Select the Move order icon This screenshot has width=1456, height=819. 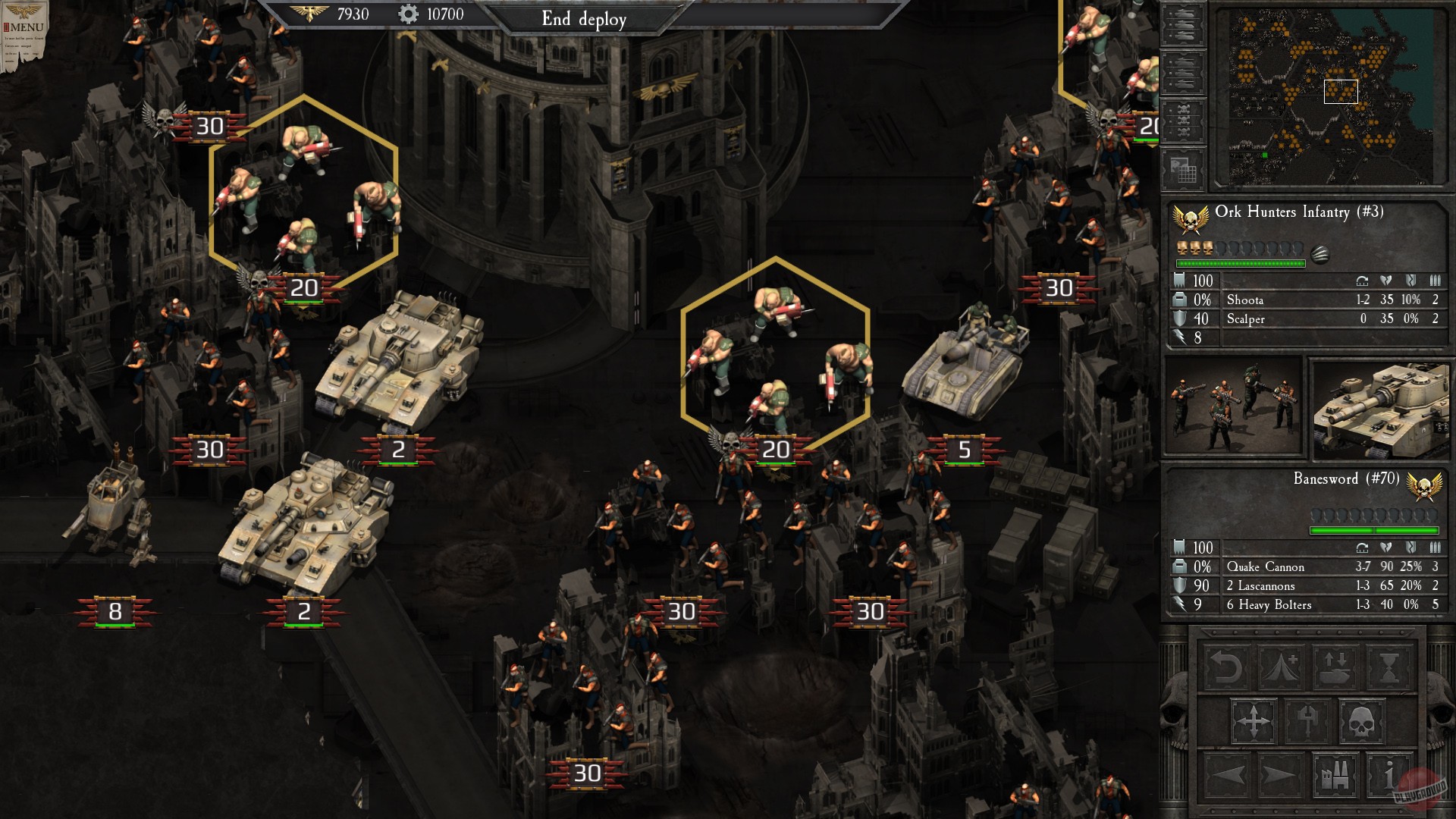pos(1255,721)
